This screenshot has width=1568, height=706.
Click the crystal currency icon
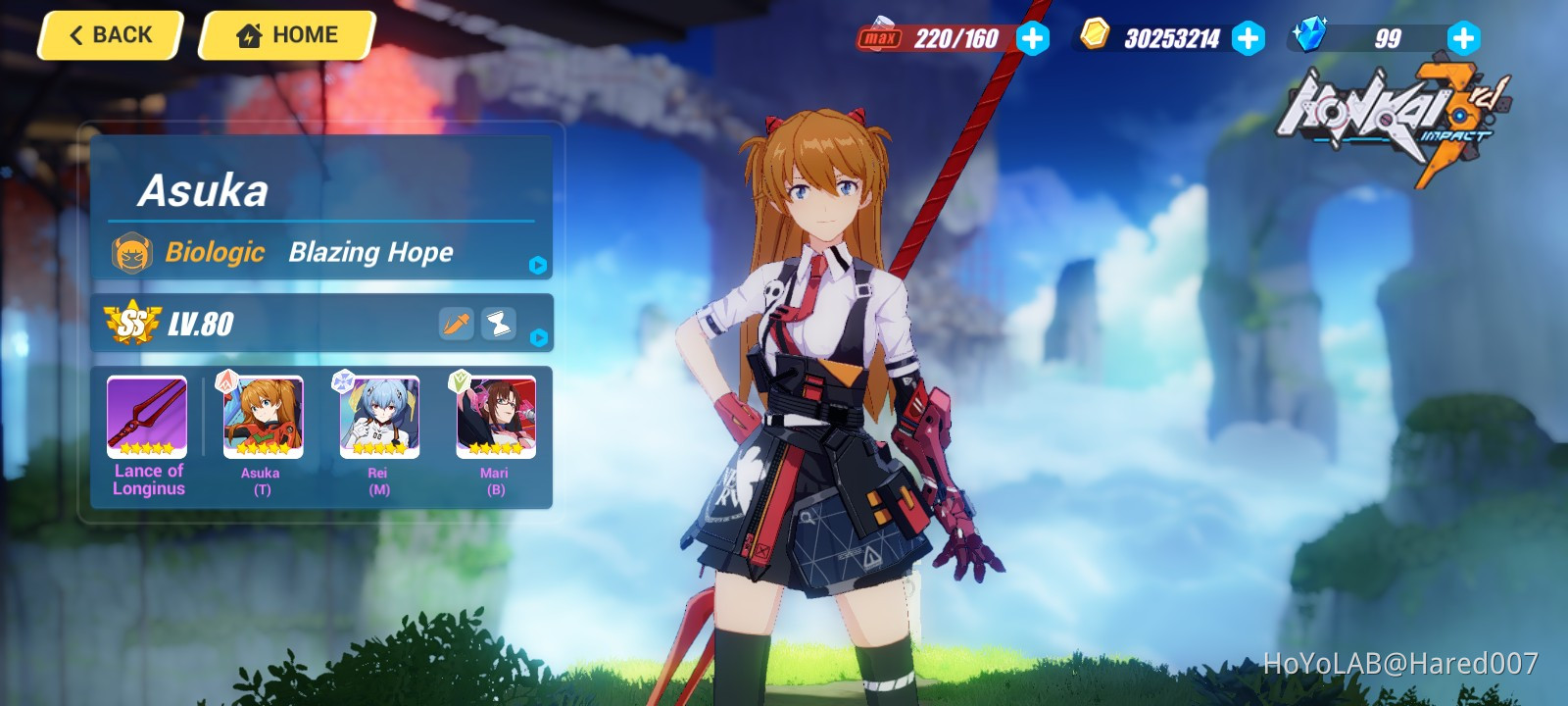[x=1315, y=37]
